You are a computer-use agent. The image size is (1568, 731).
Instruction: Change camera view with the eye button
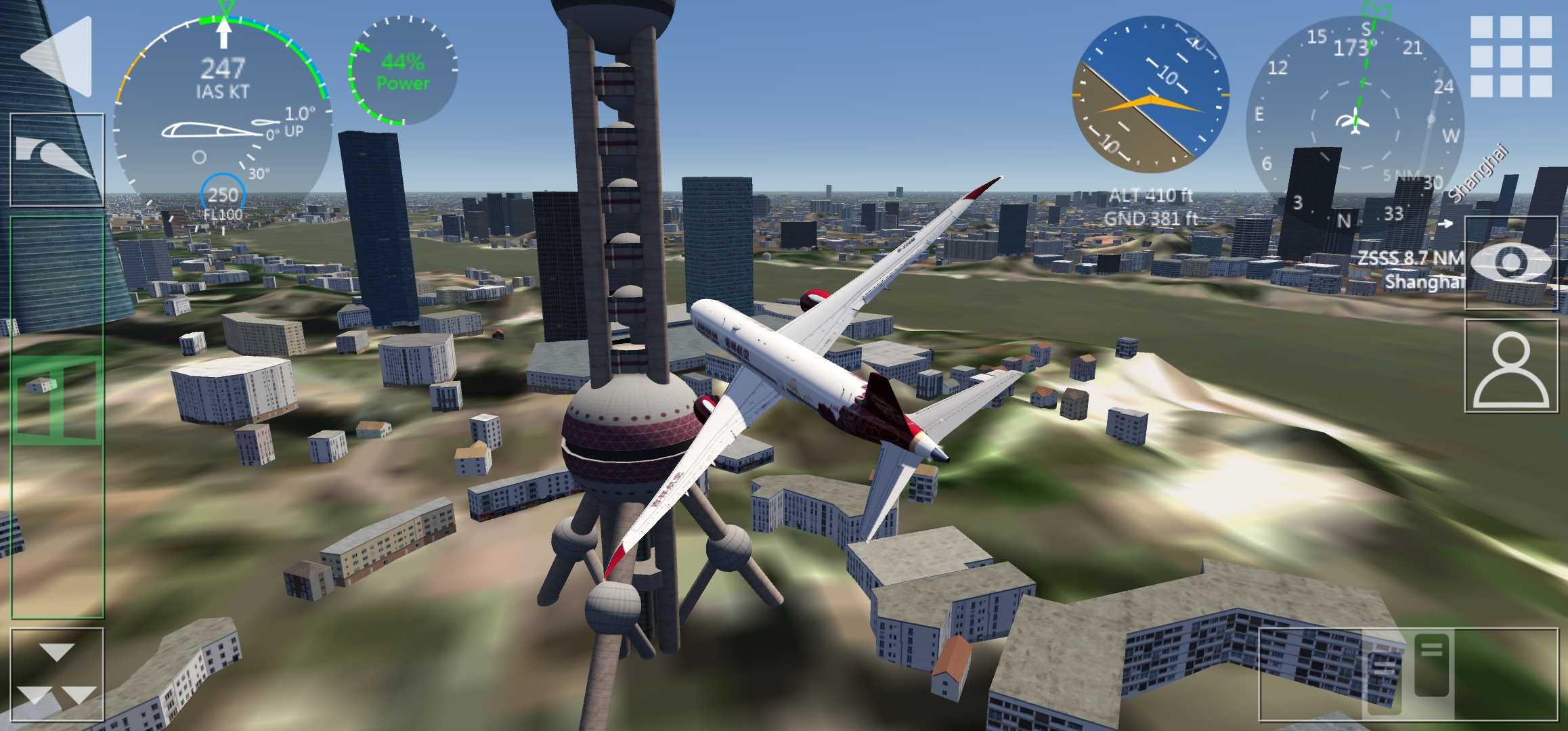pos(1510,263)
